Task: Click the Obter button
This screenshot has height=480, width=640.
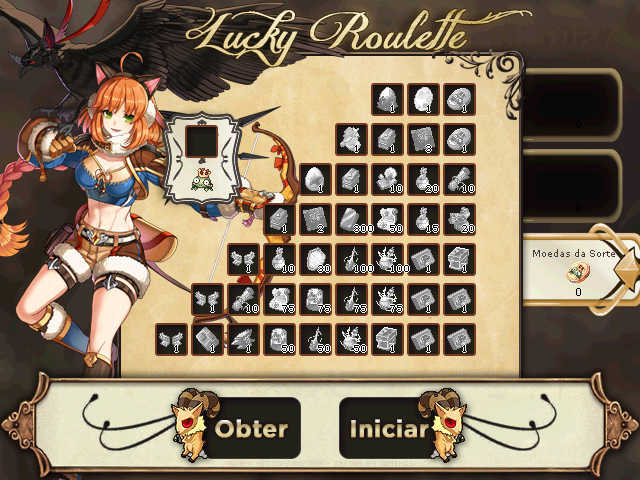Action: tap(251, 428)
